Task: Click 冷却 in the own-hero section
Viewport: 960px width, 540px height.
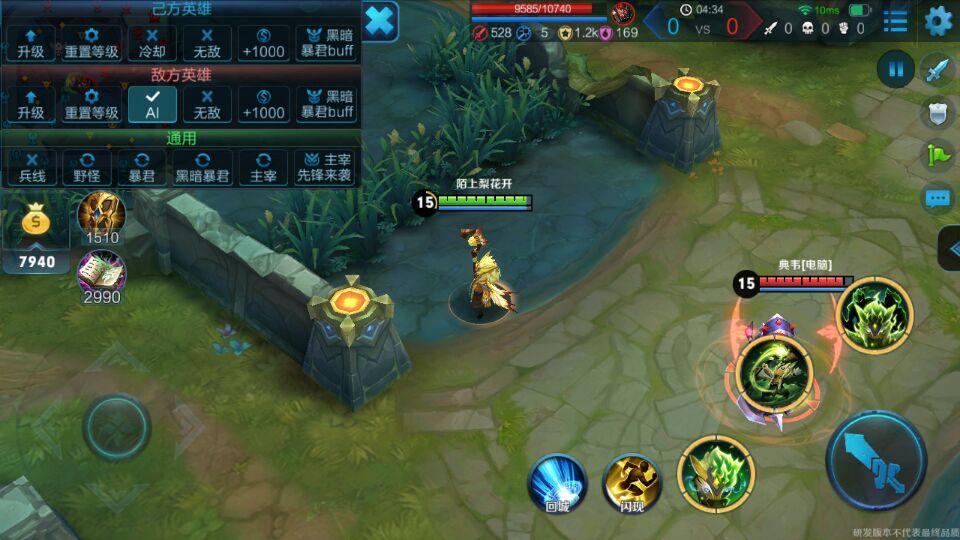Action: click(x=152, y=43)
